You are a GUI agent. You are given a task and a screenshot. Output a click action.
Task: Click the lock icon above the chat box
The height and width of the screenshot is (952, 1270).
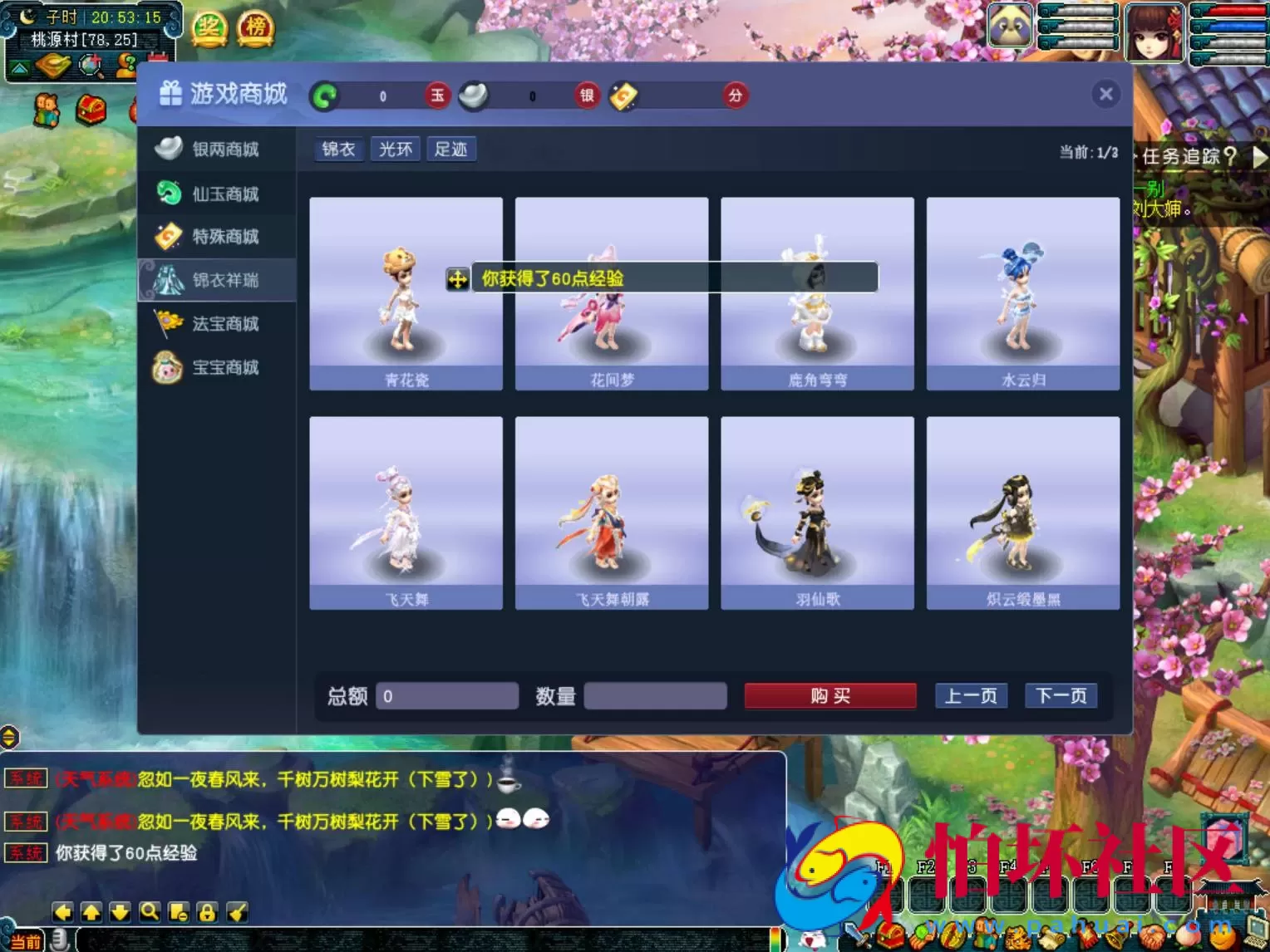[x=208, y=910]
